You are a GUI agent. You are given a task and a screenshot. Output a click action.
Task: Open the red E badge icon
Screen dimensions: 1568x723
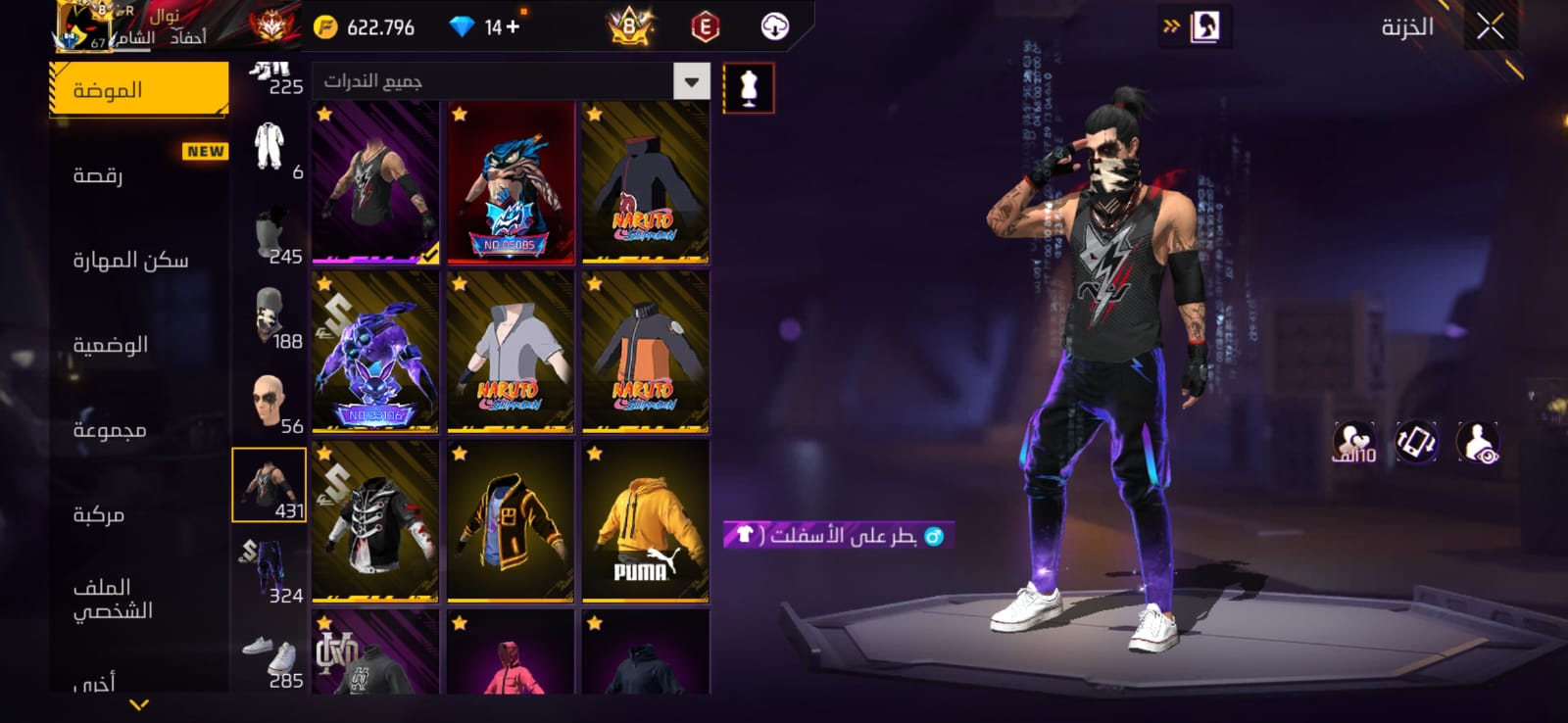click(705, 27)
